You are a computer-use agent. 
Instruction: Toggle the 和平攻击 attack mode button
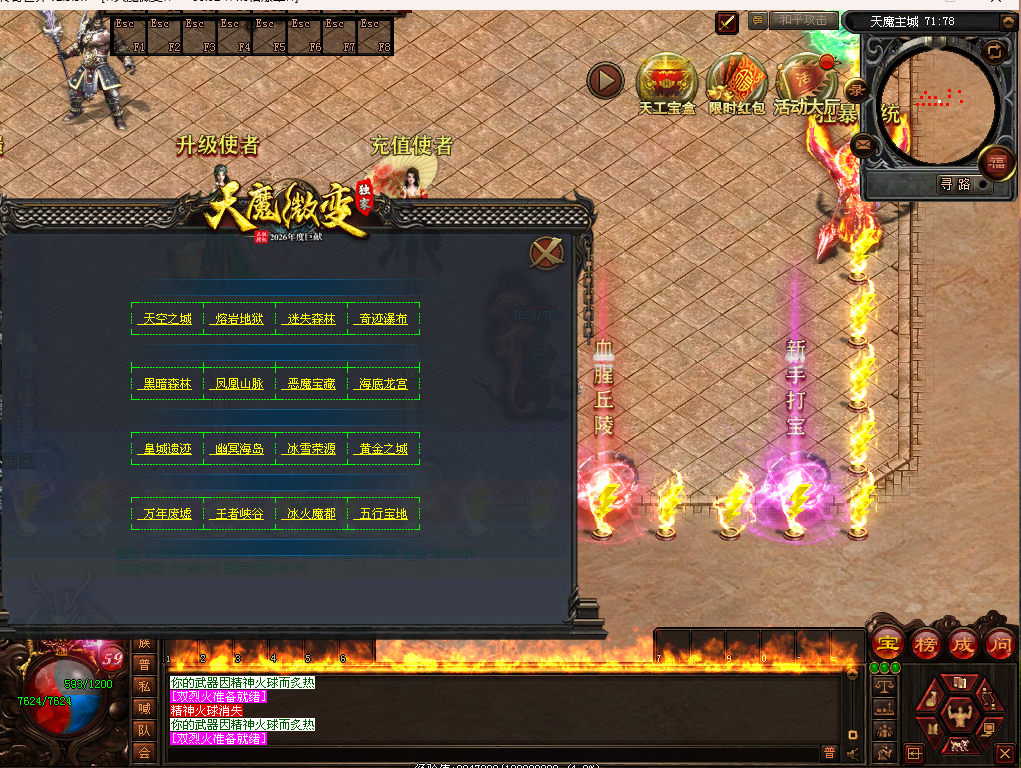coord(803,21)
